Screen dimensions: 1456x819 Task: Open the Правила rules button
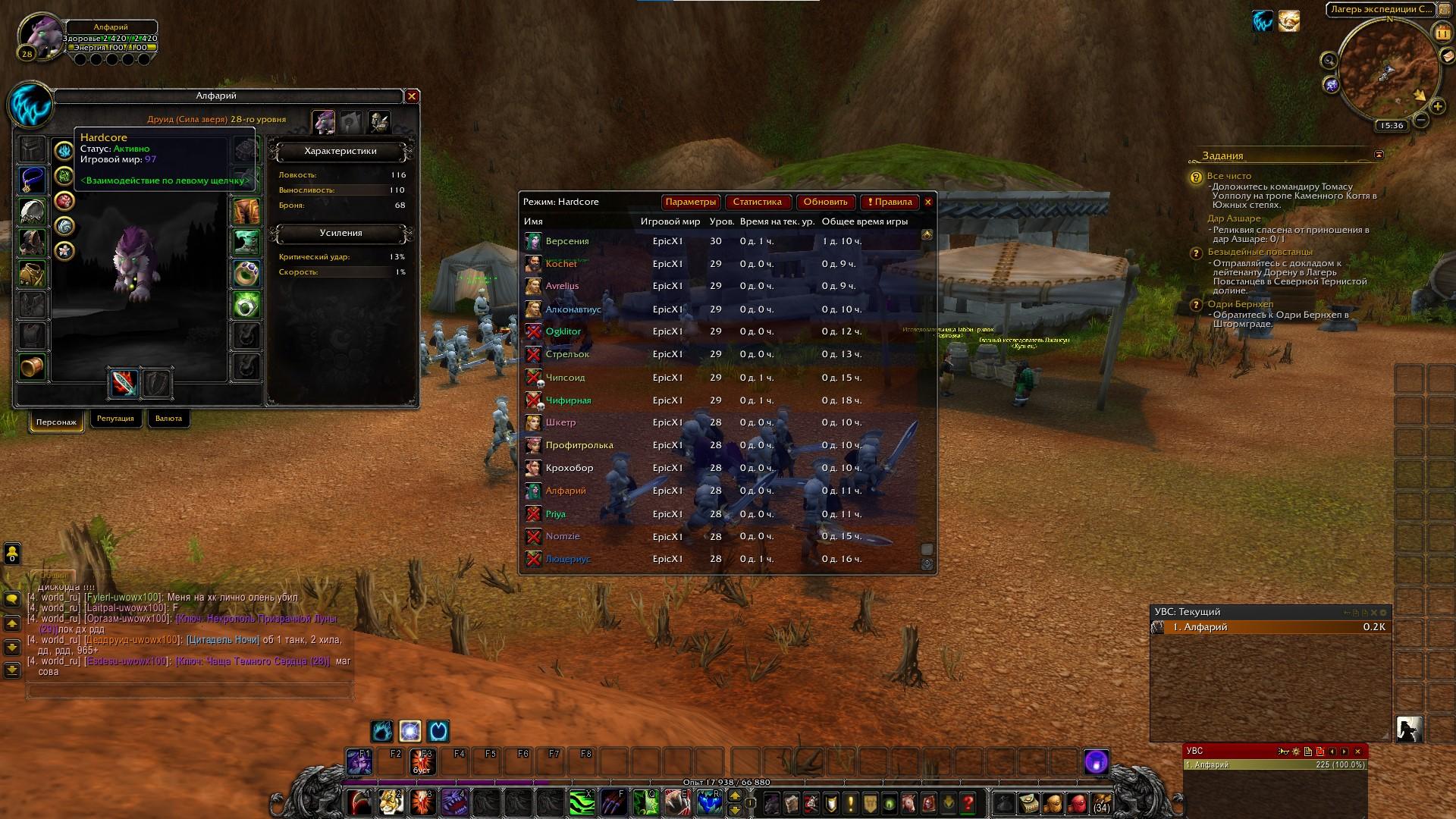tap(890, 202)
